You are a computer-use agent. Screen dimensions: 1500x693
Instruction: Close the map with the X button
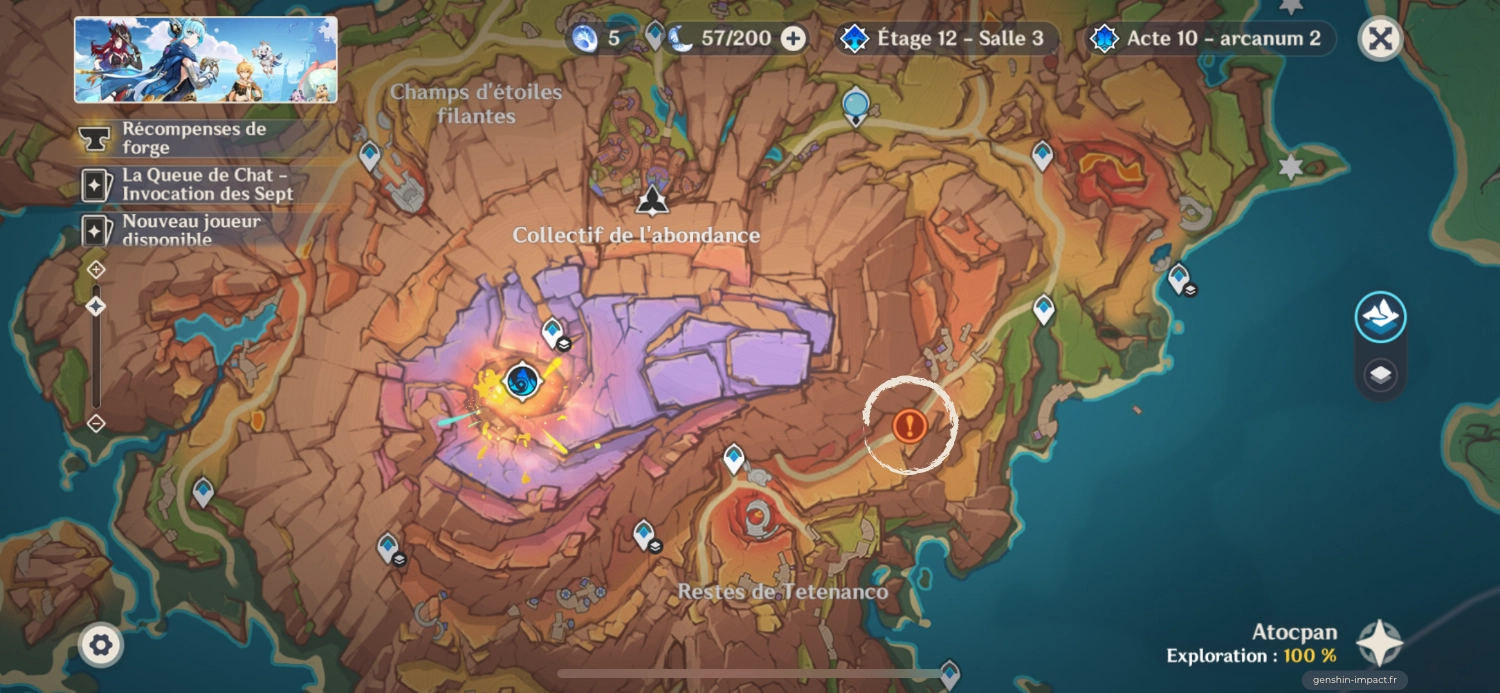pyautogui.click(x=1380, y=39)
